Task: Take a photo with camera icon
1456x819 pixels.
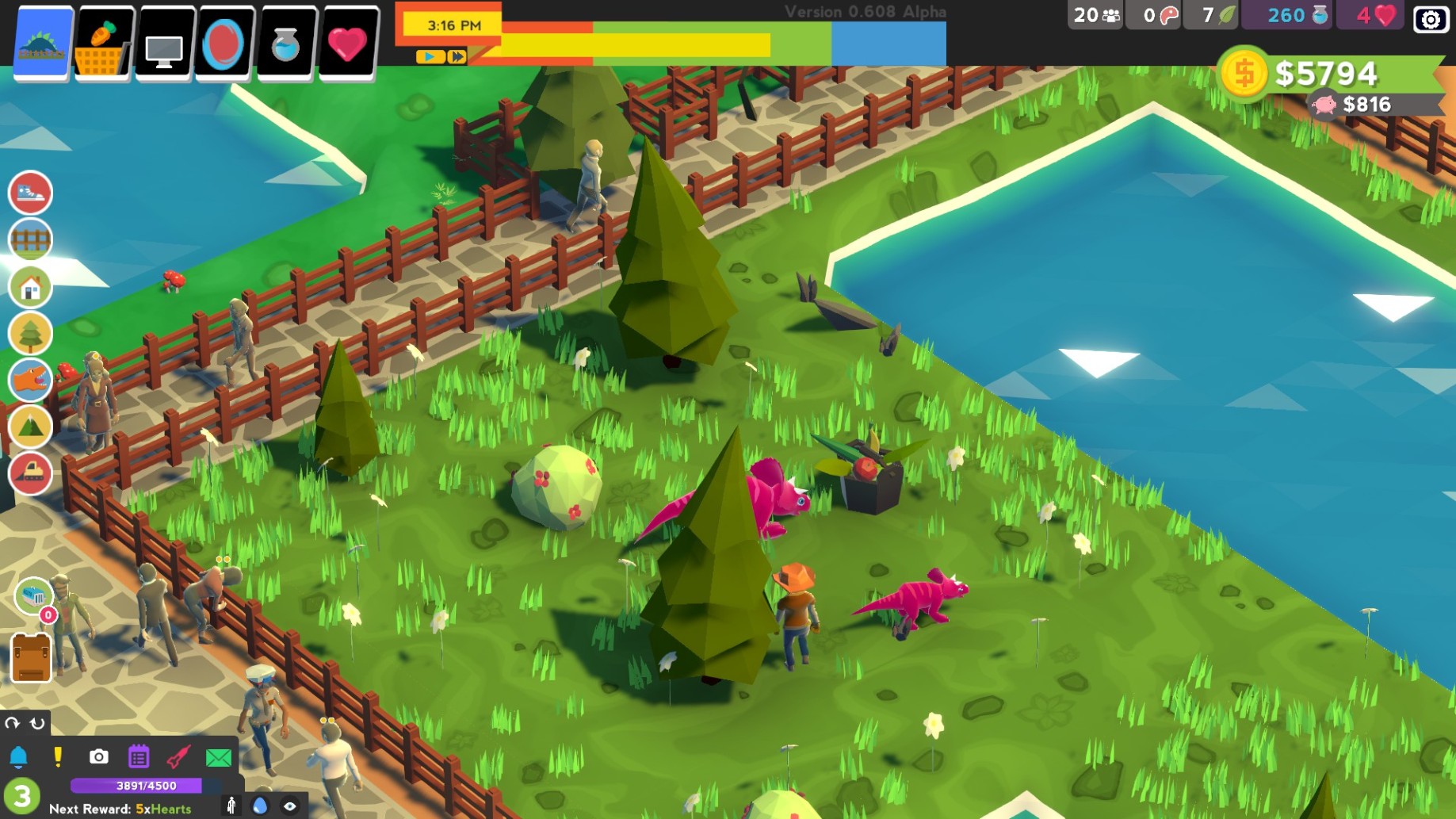Action: [98, 756]
